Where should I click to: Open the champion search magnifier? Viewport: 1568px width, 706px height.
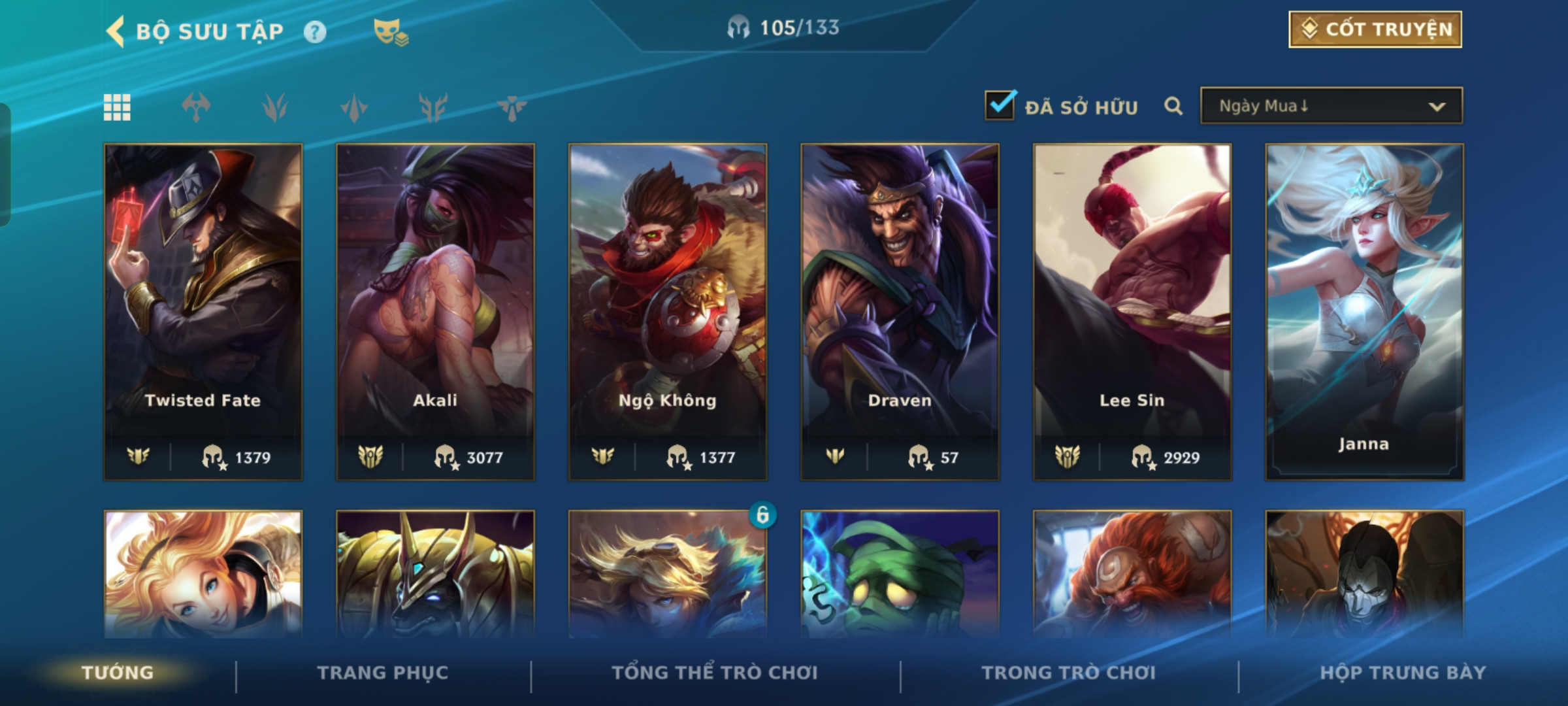(1173, 106)
